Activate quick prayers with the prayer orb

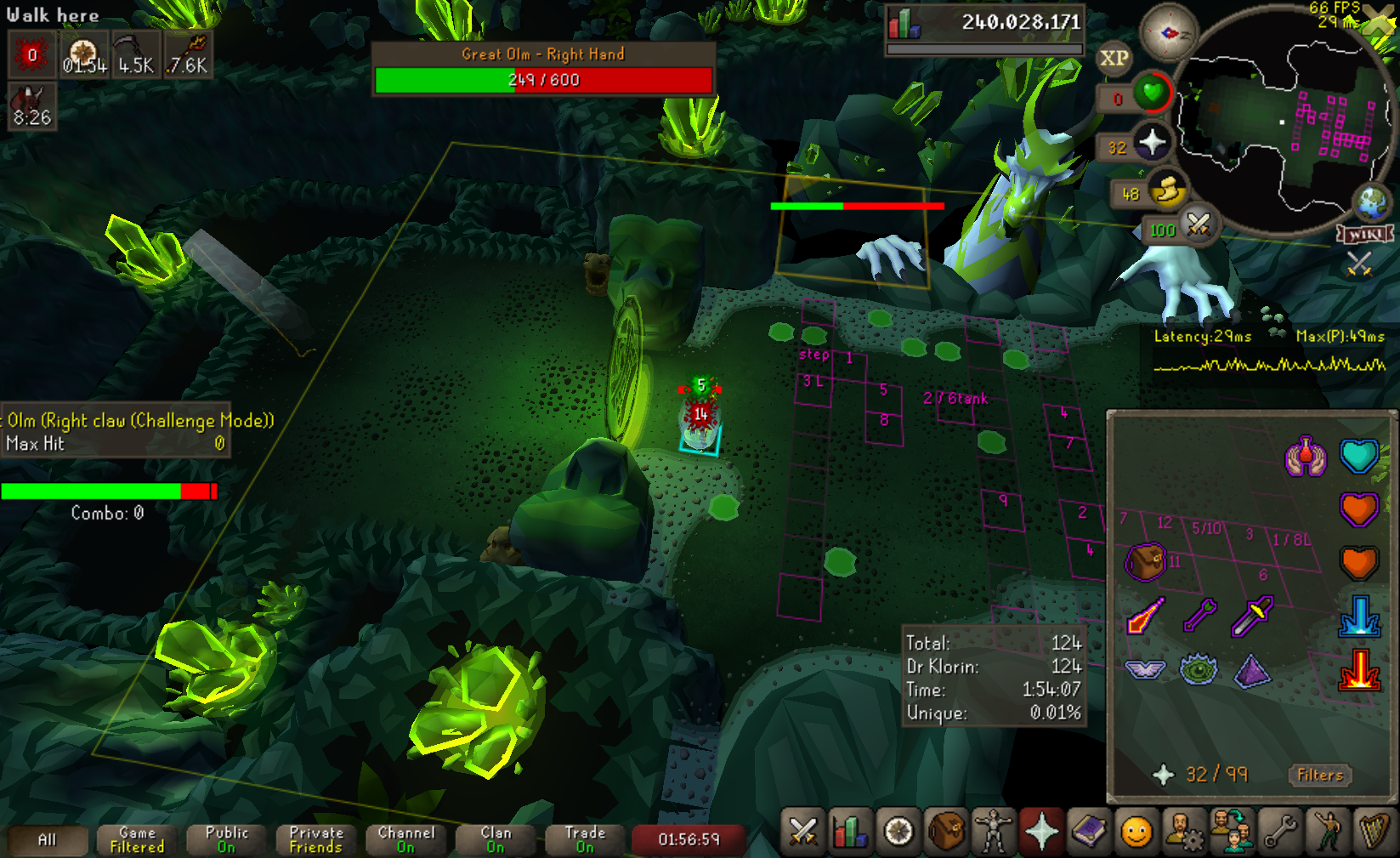(1152, 142)
